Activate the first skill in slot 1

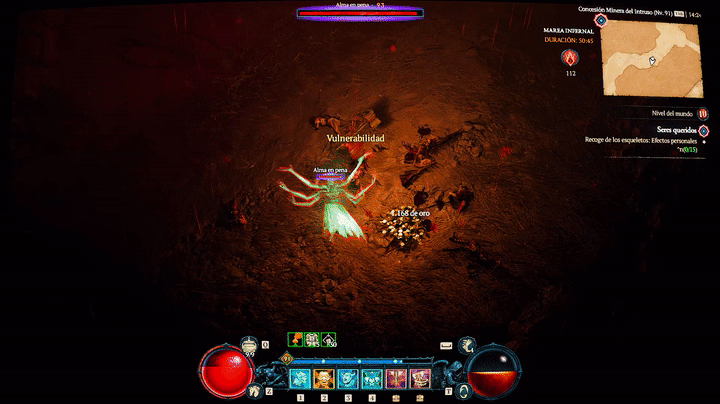click(x=300, y=379)
